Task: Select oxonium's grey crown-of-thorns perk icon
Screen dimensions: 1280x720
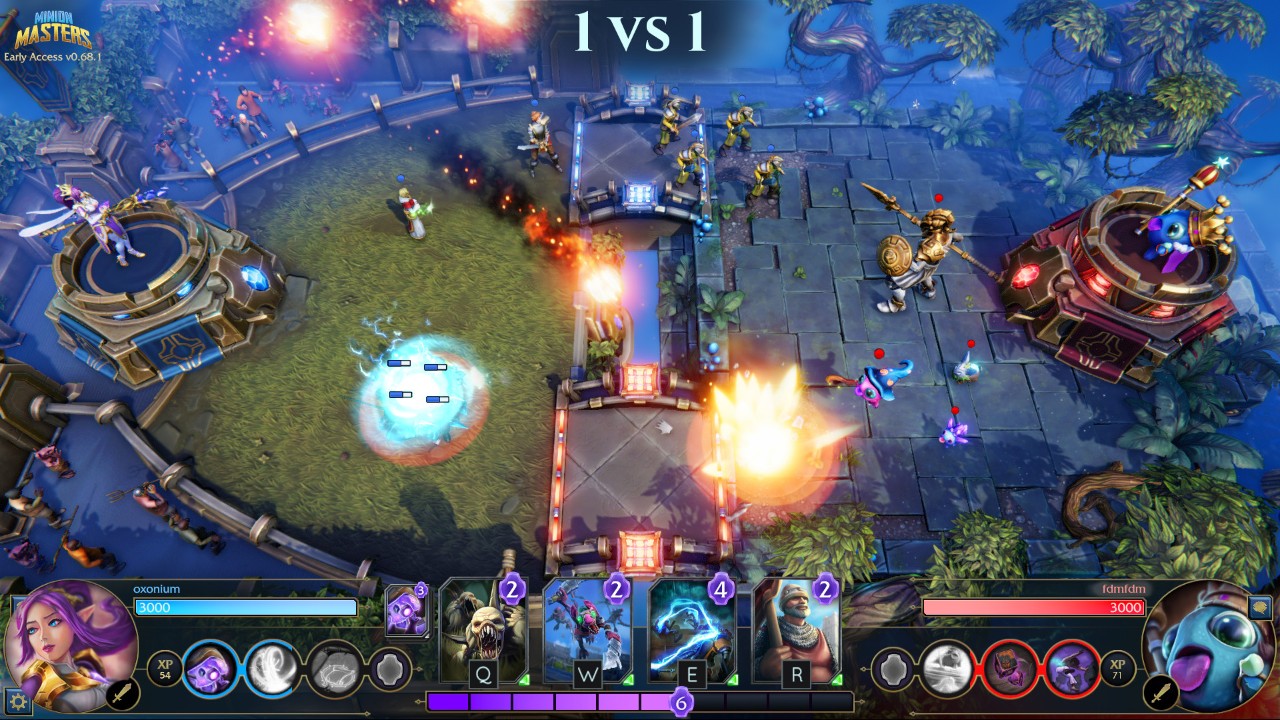Action: (x=332, y=667)
